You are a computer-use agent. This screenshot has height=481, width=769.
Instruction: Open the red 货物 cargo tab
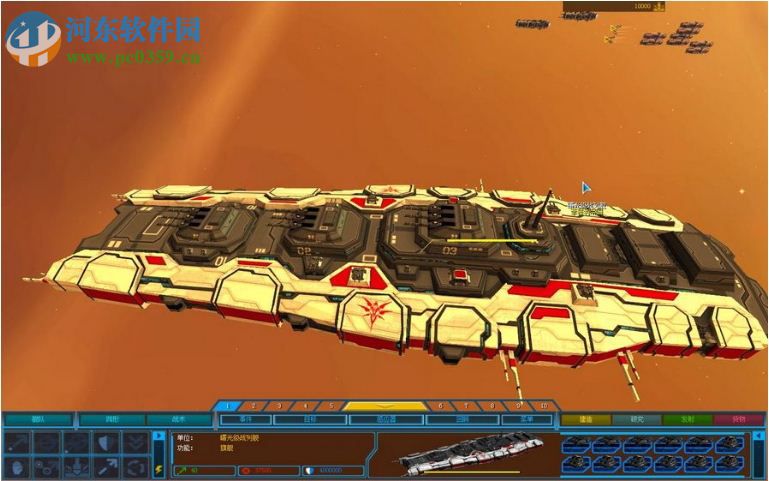point(738,420)
